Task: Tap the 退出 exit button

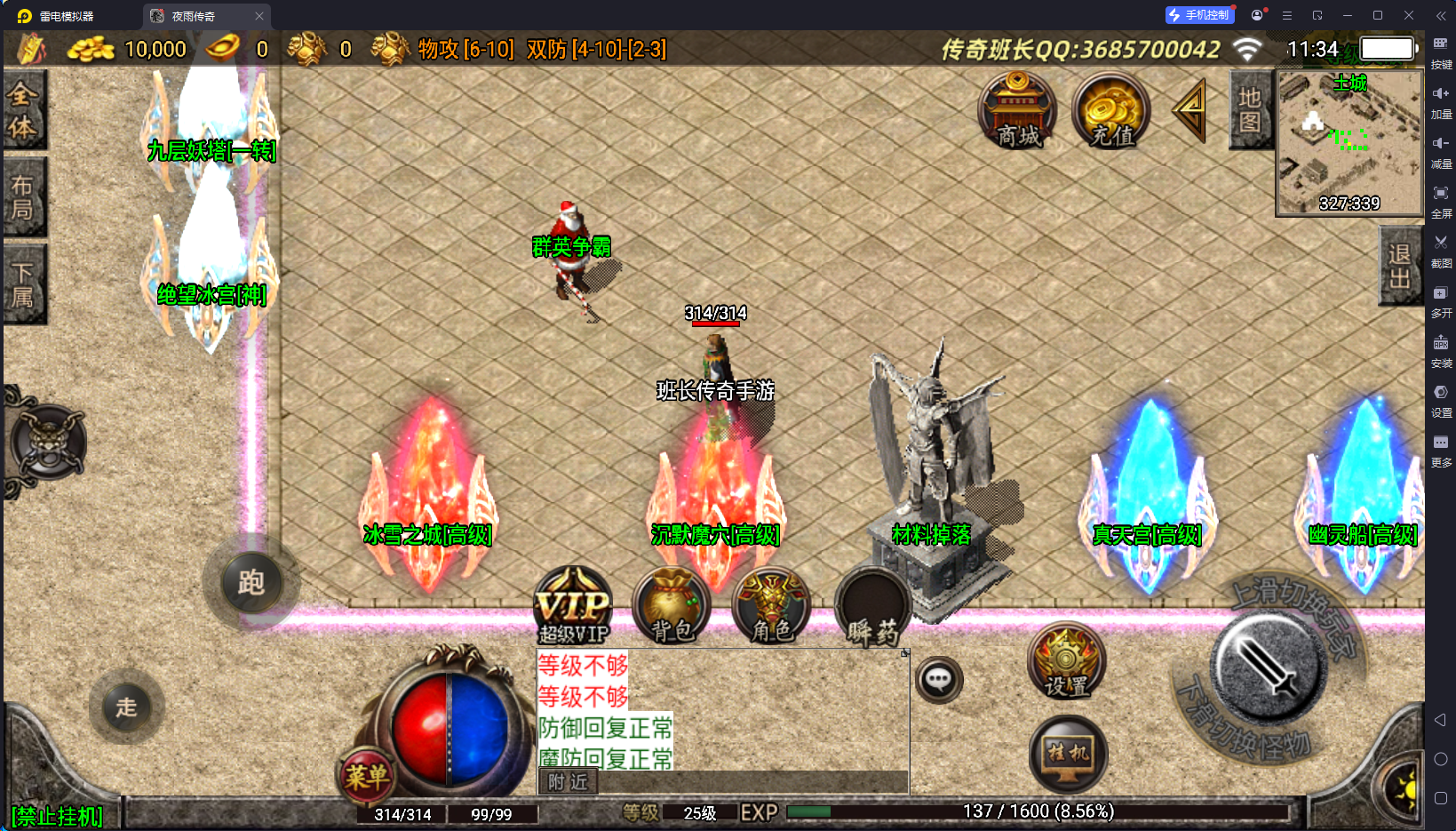Action: click(x=1399, y=266)
